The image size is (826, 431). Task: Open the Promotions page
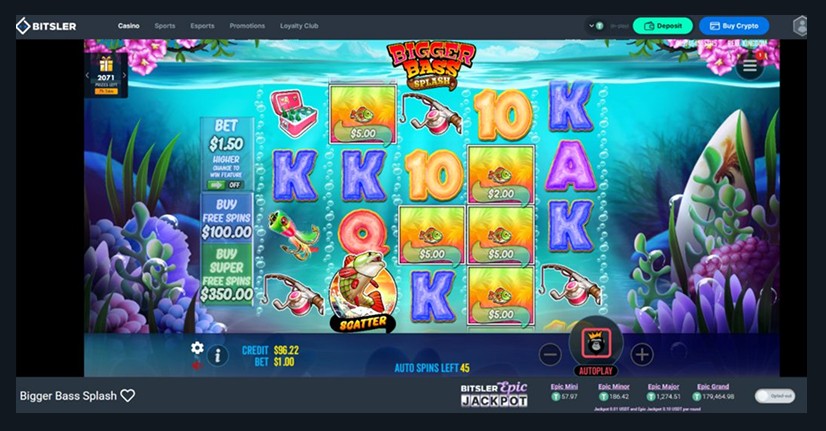point(247,26)
